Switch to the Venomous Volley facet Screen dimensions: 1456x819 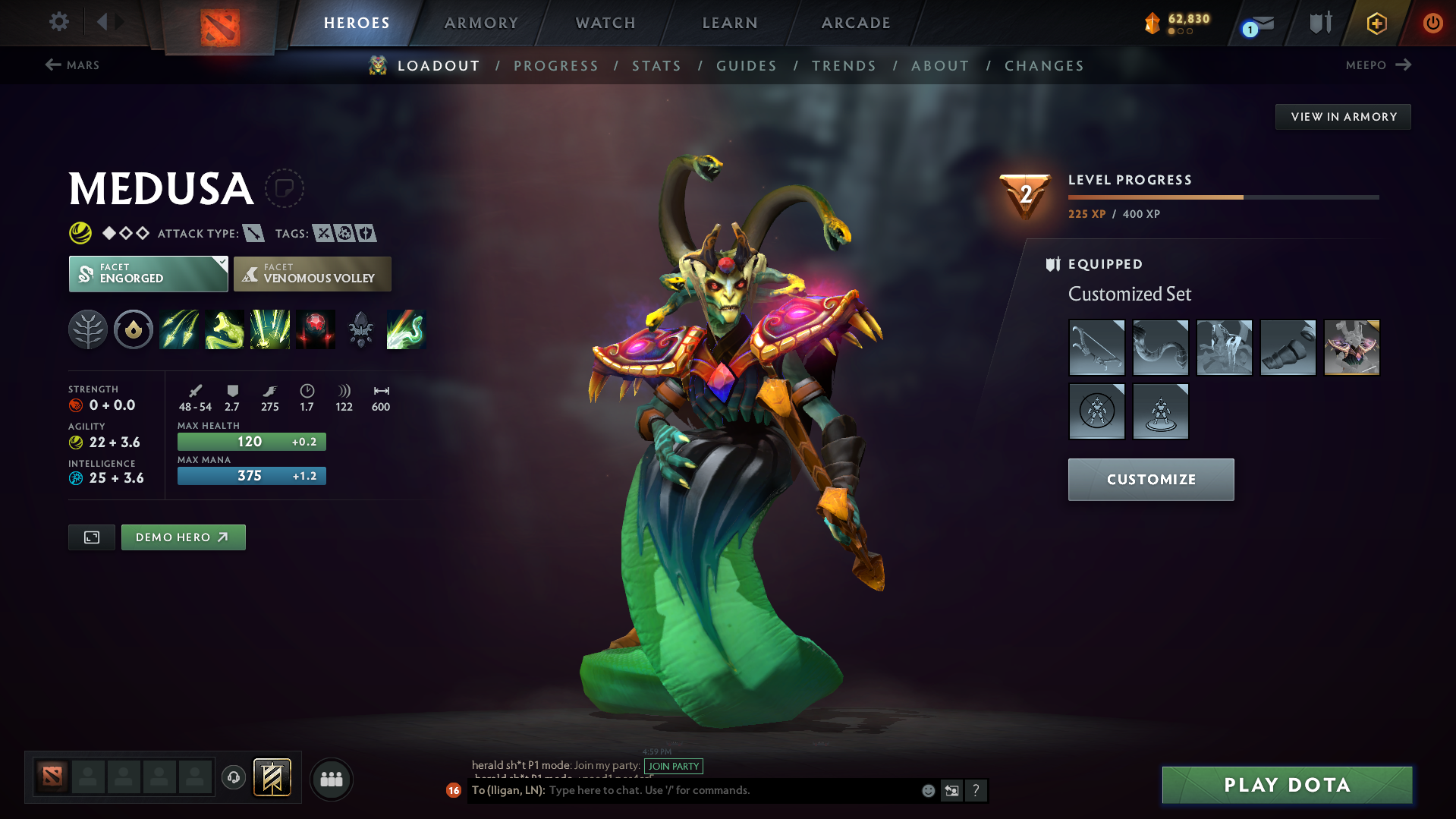pos(312,274)
